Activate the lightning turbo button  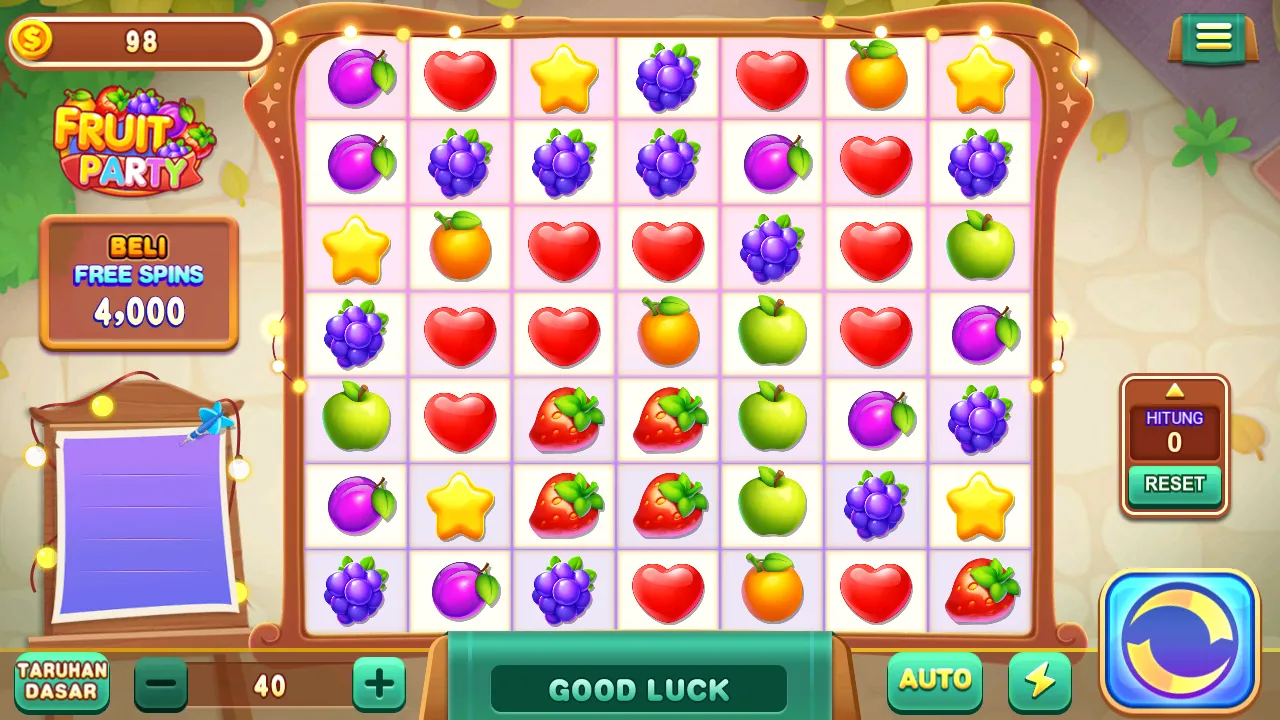[1040, 681]
